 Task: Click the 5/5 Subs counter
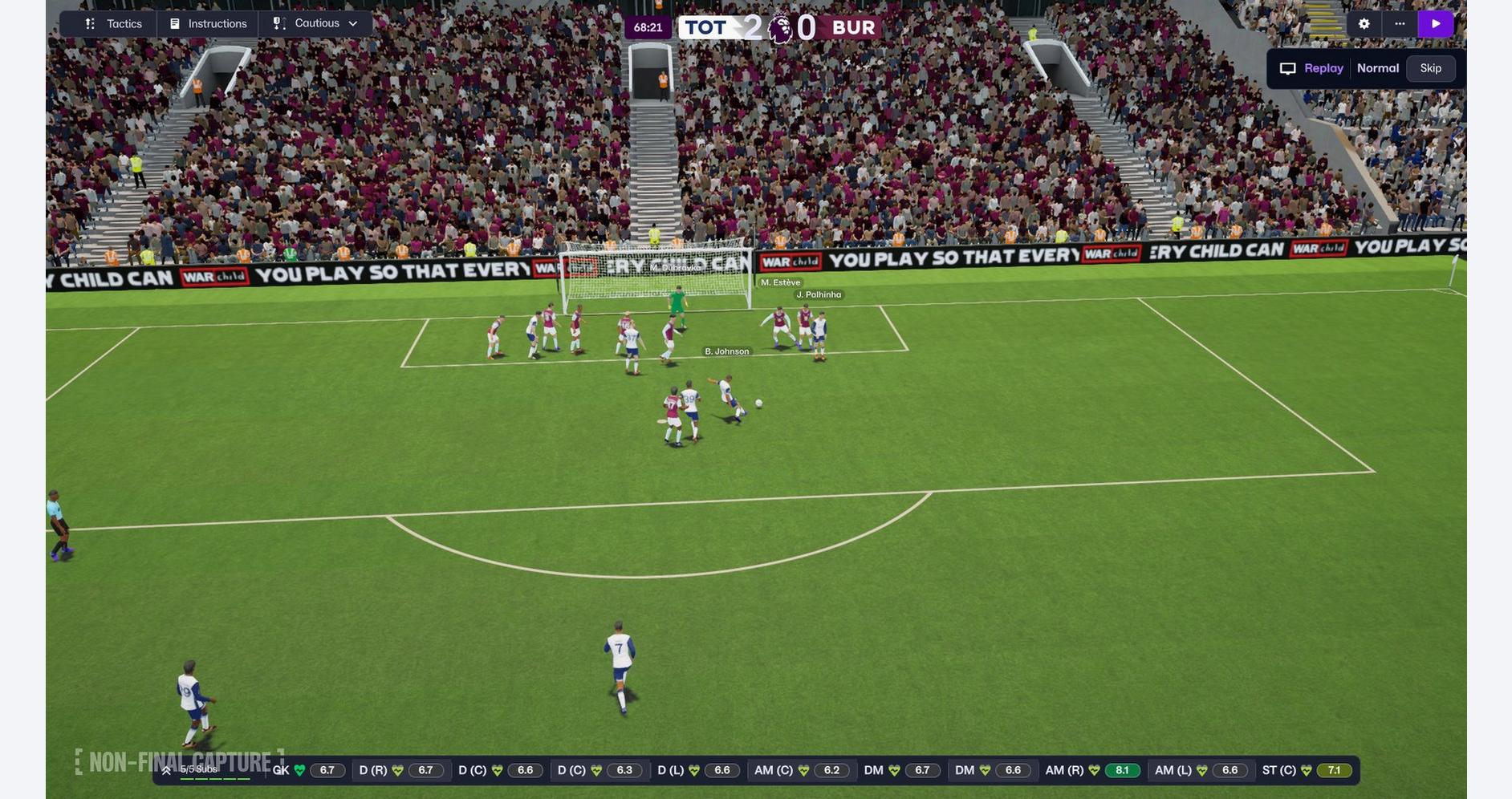pyautogui.click(x=198, y=768)
